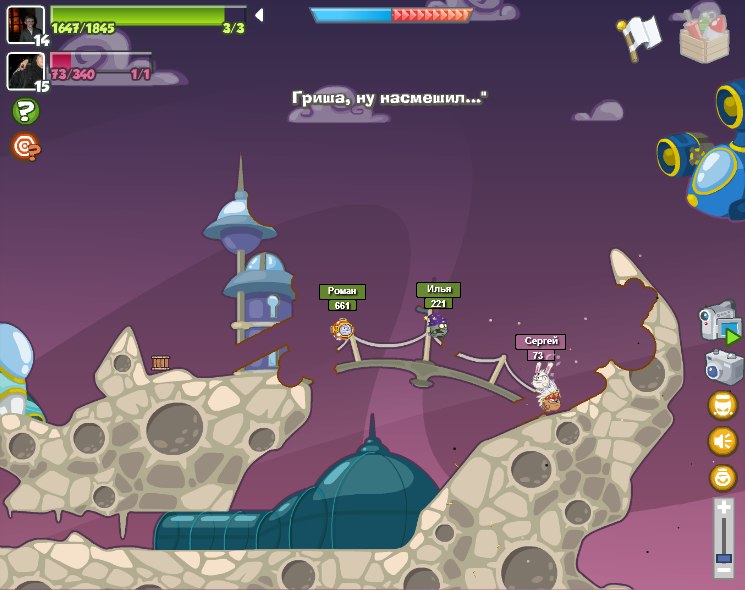Screen dimensions: 745x590
Task: Open the green question mark help
Action: pos(25,111)
